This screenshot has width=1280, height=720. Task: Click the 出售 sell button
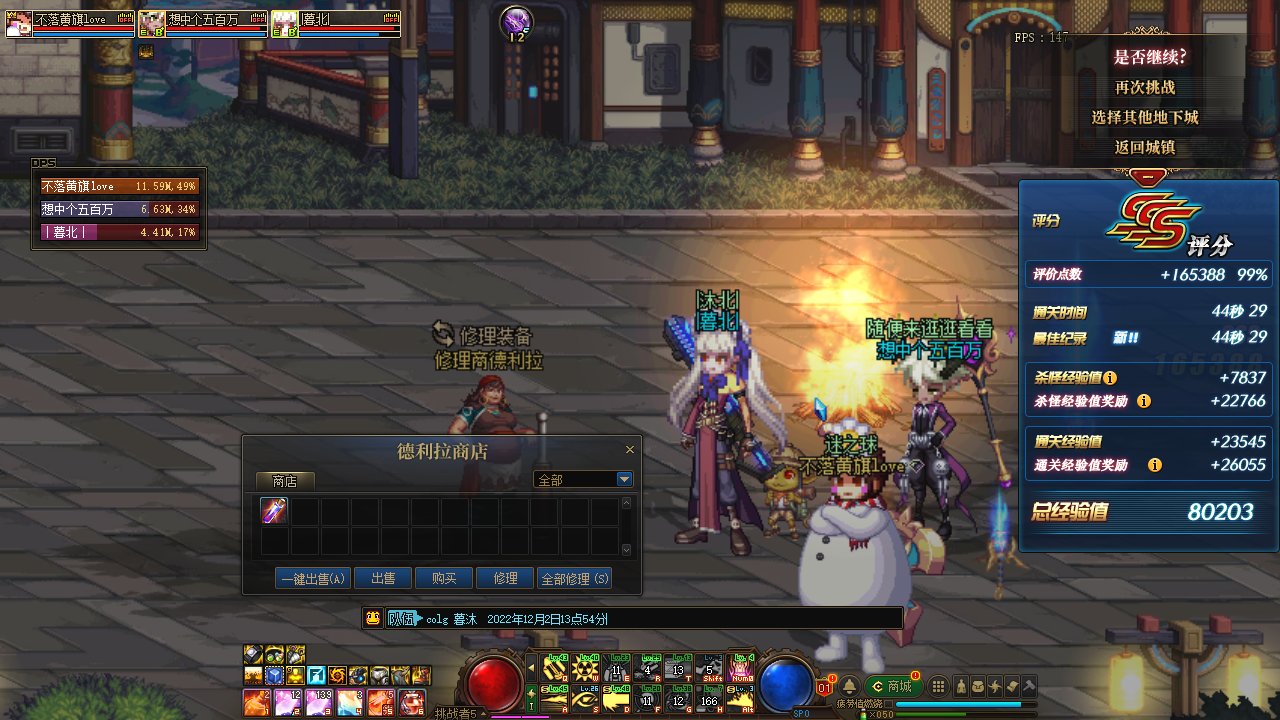point(383,578)
